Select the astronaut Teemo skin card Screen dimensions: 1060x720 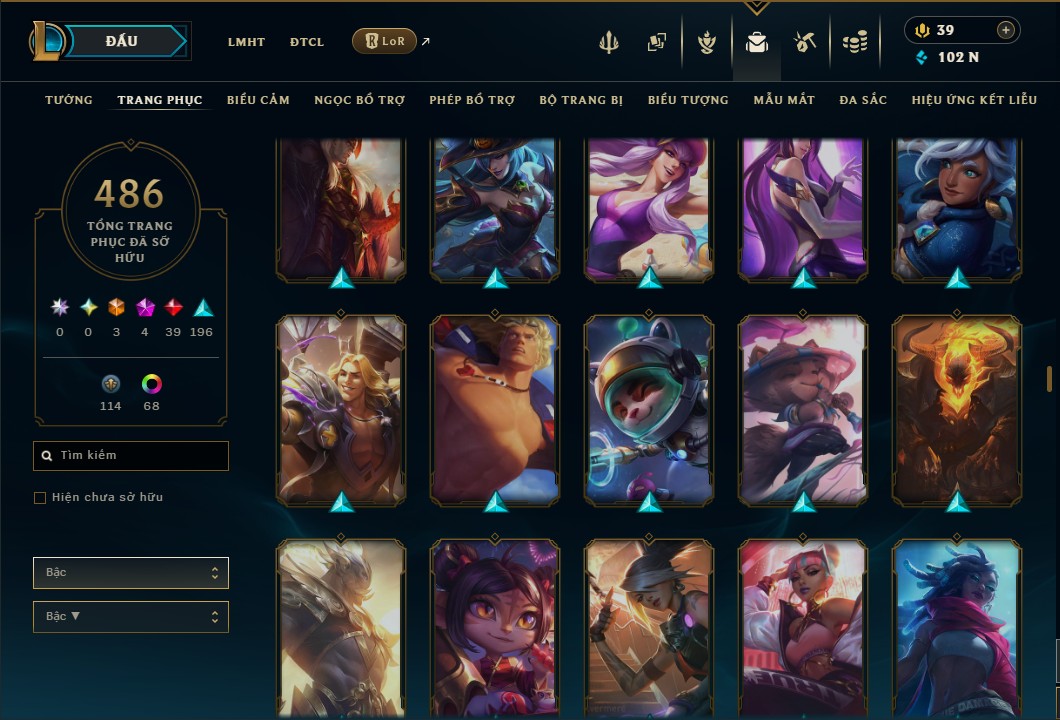[649, 410]
